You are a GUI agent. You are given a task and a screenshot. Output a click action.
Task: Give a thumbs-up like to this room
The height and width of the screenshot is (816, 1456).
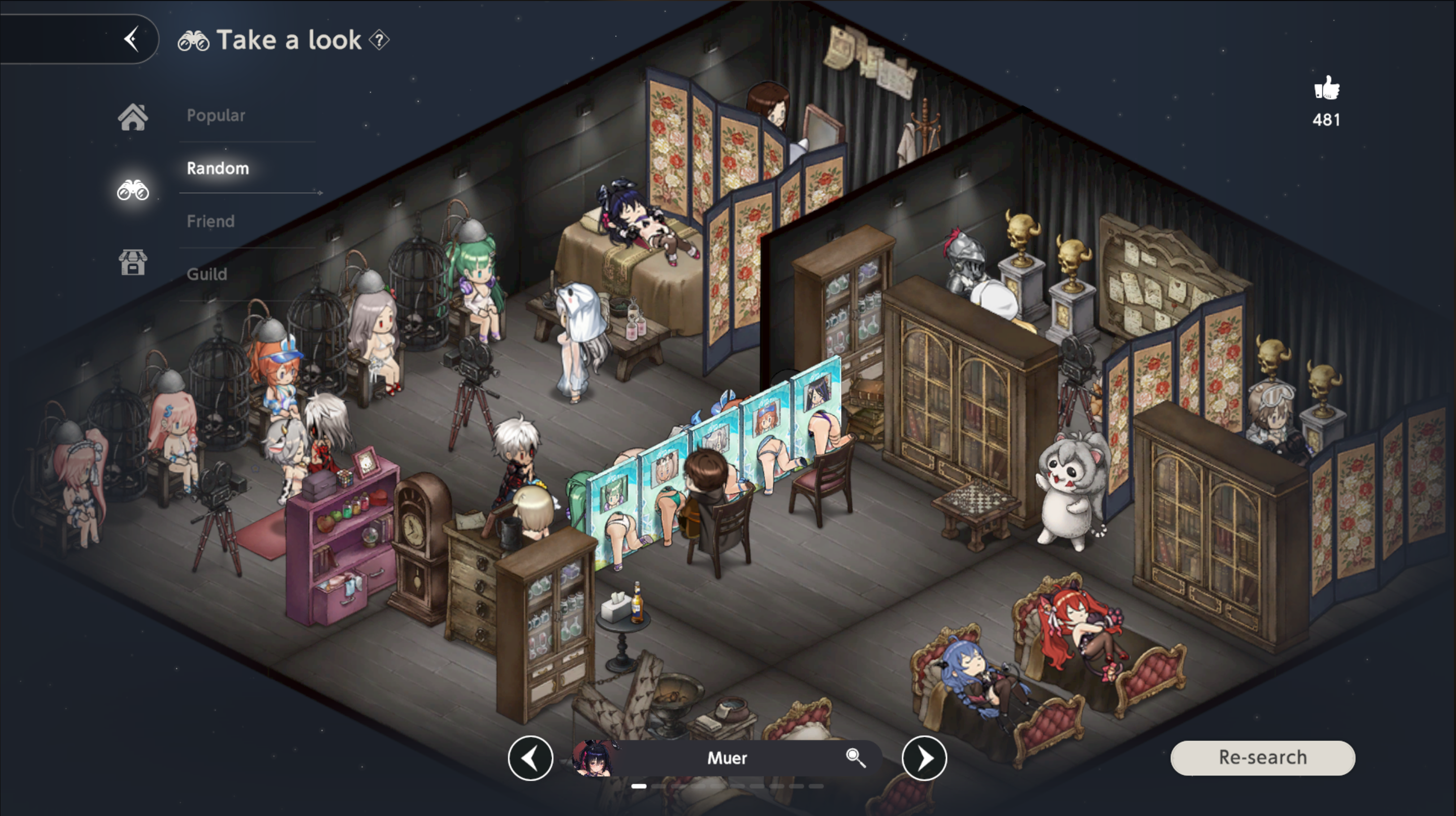coord(1327,89)
